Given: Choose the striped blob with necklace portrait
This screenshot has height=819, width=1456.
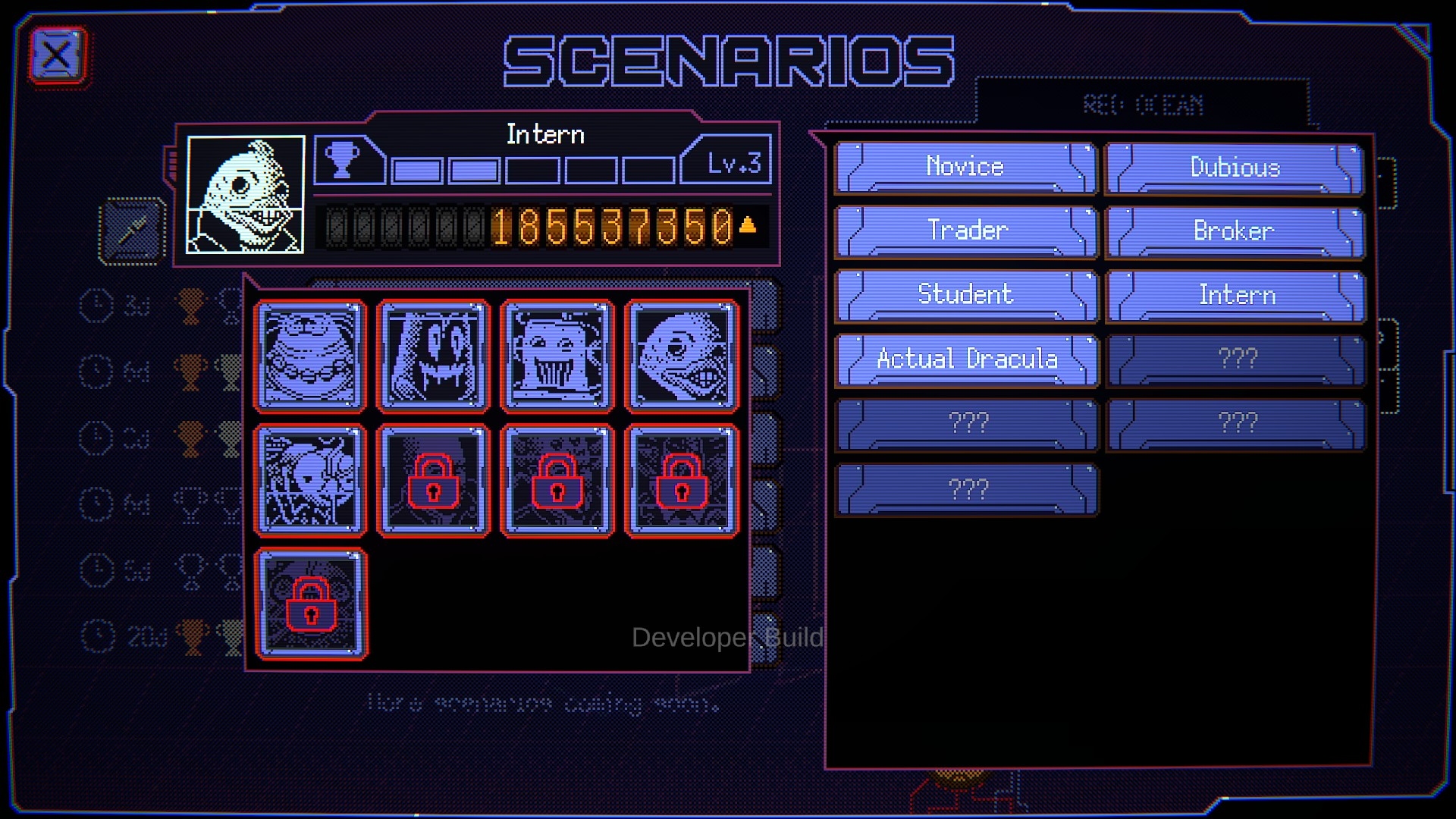Looking at the screenshot, I should [310, 356].
